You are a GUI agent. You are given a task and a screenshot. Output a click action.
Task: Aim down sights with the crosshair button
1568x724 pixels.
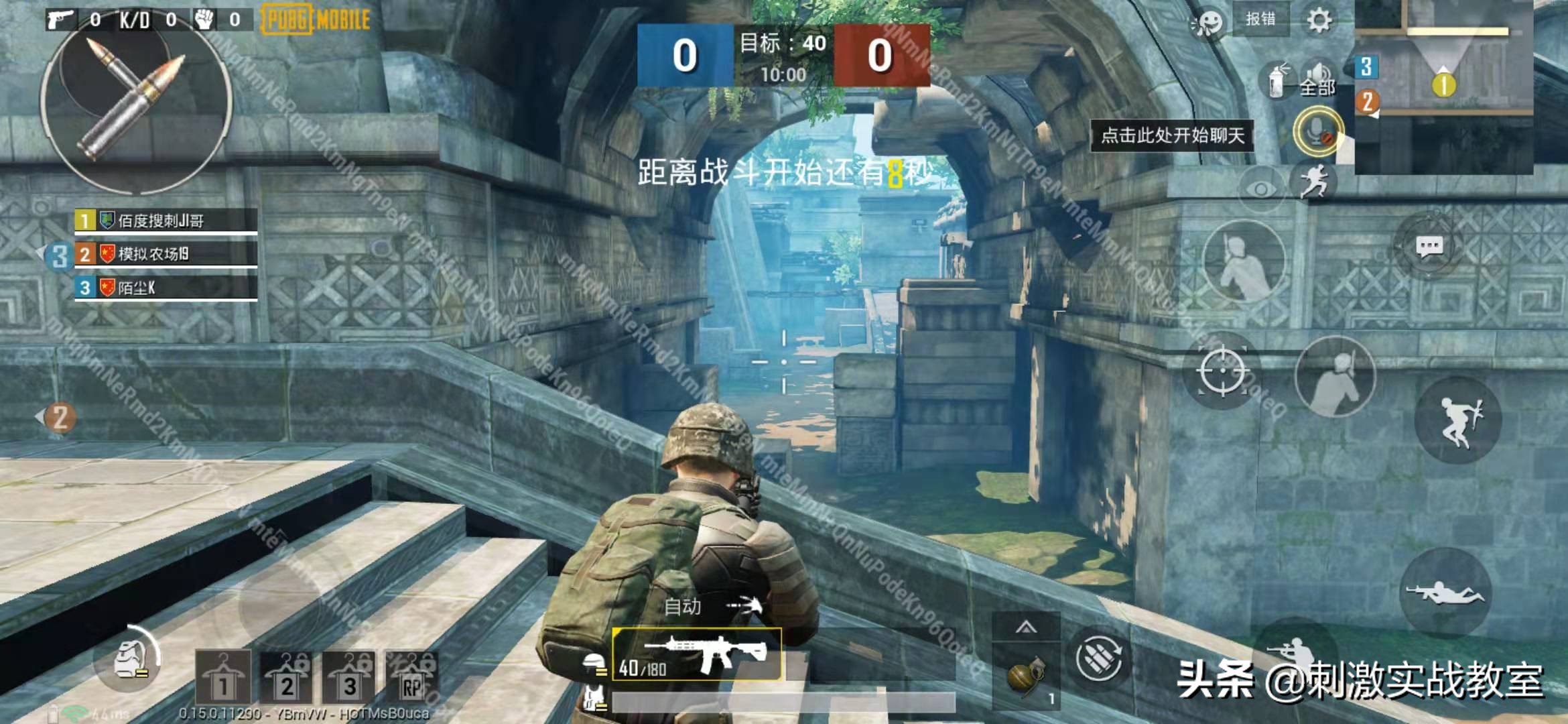(1222, 370)
